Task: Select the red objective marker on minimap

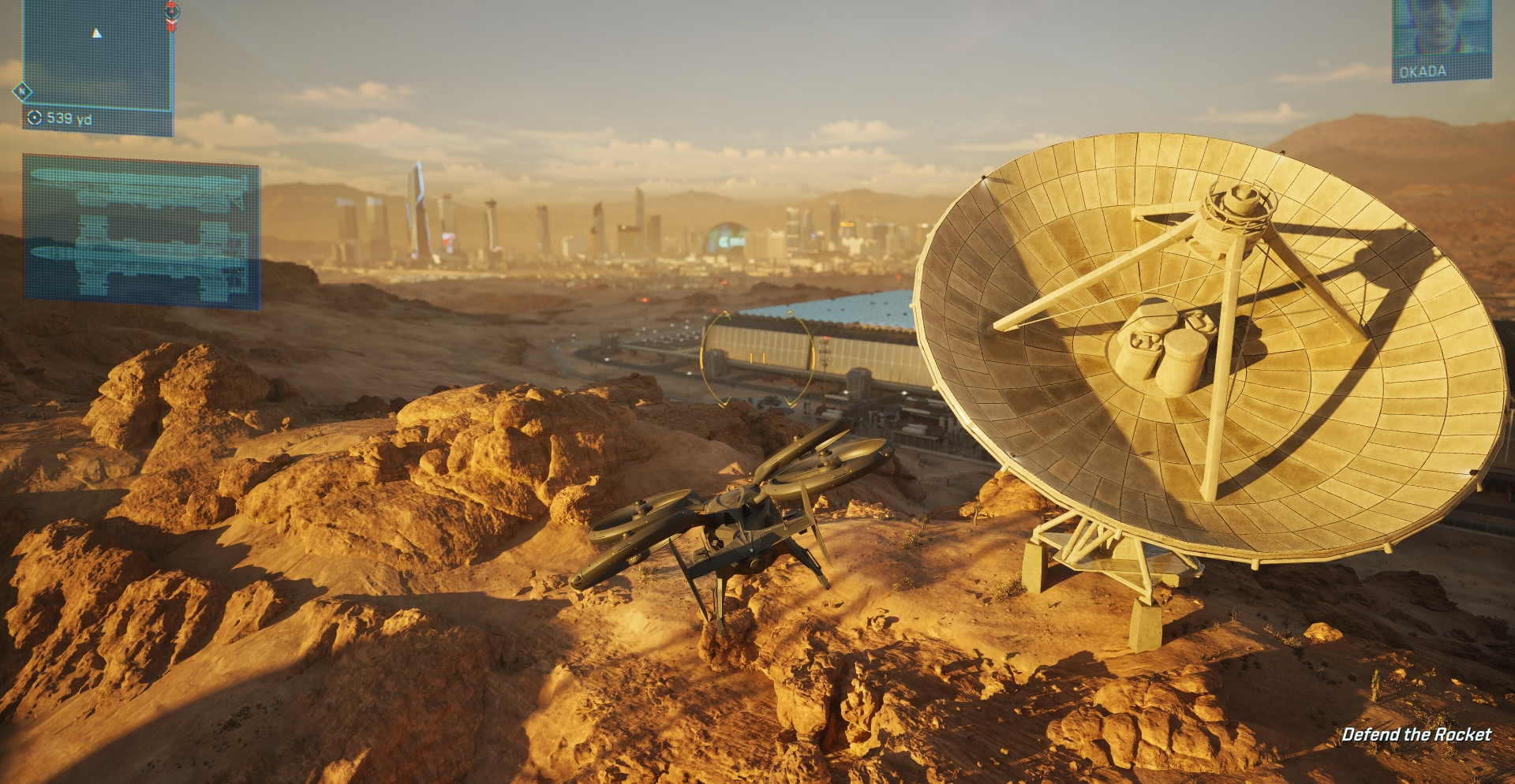Action: point(172,14)
